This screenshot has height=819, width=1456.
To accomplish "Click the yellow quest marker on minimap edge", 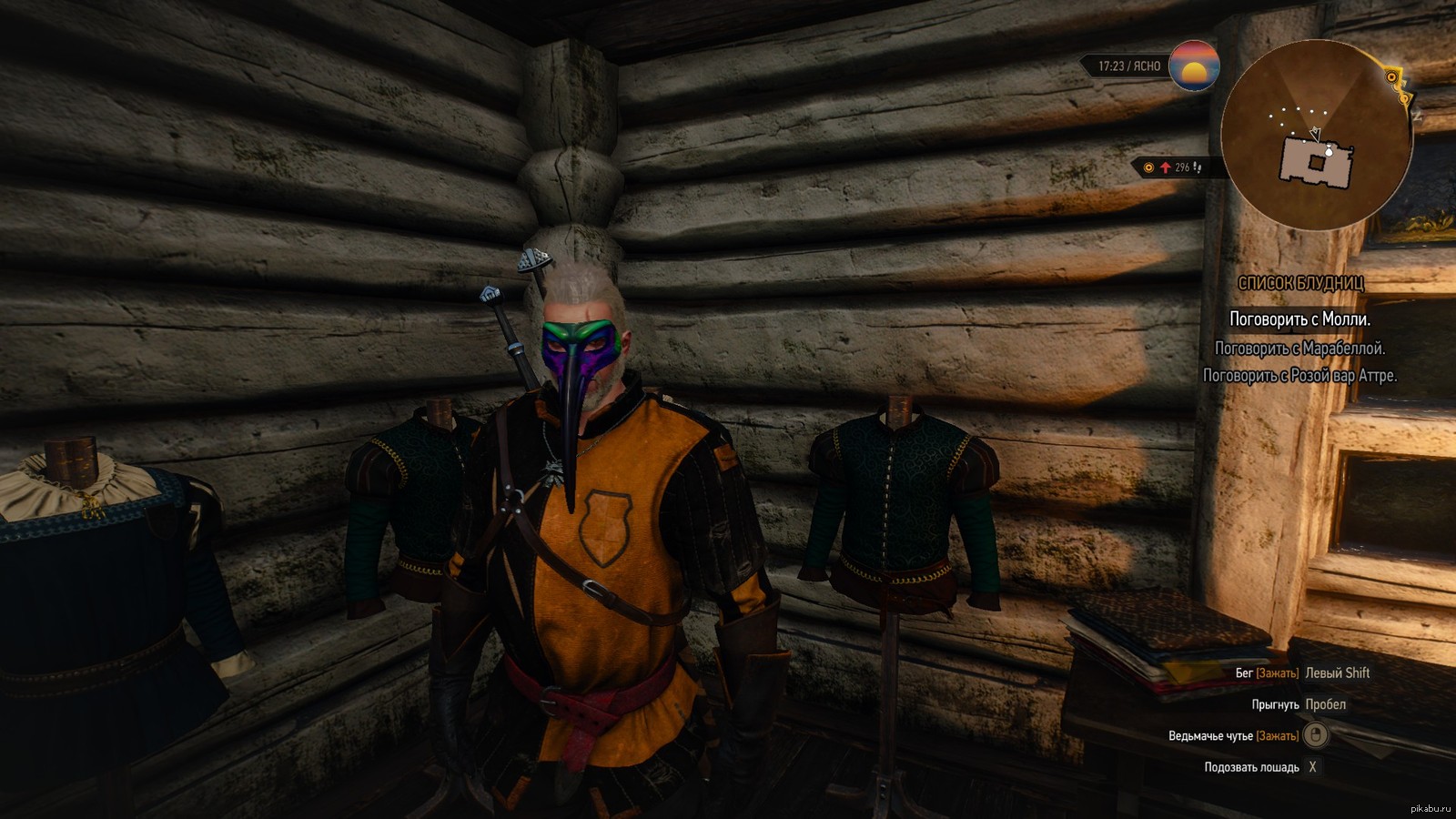I will coord(1392,78).
